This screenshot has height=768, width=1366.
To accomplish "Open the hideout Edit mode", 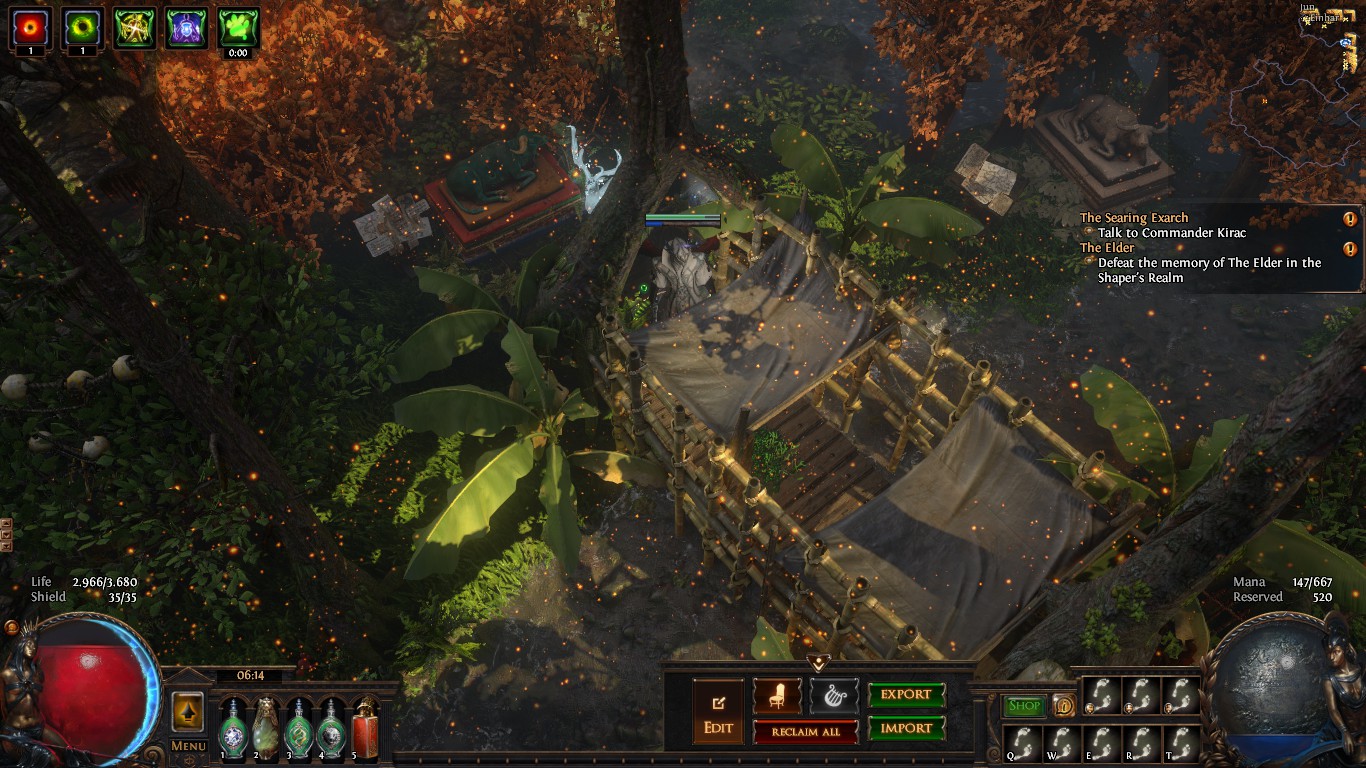I will 718,712.
